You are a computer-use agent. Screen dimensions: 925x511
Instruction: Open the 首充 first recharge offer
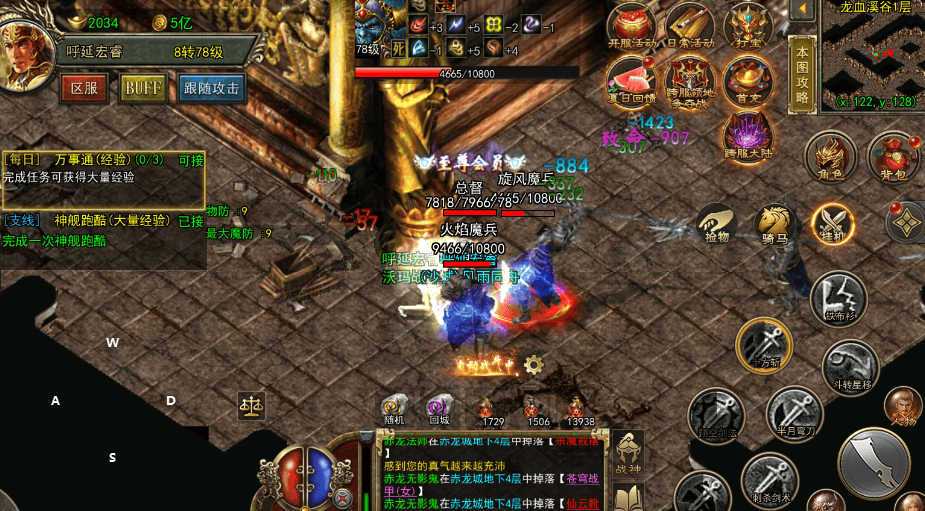748,80
